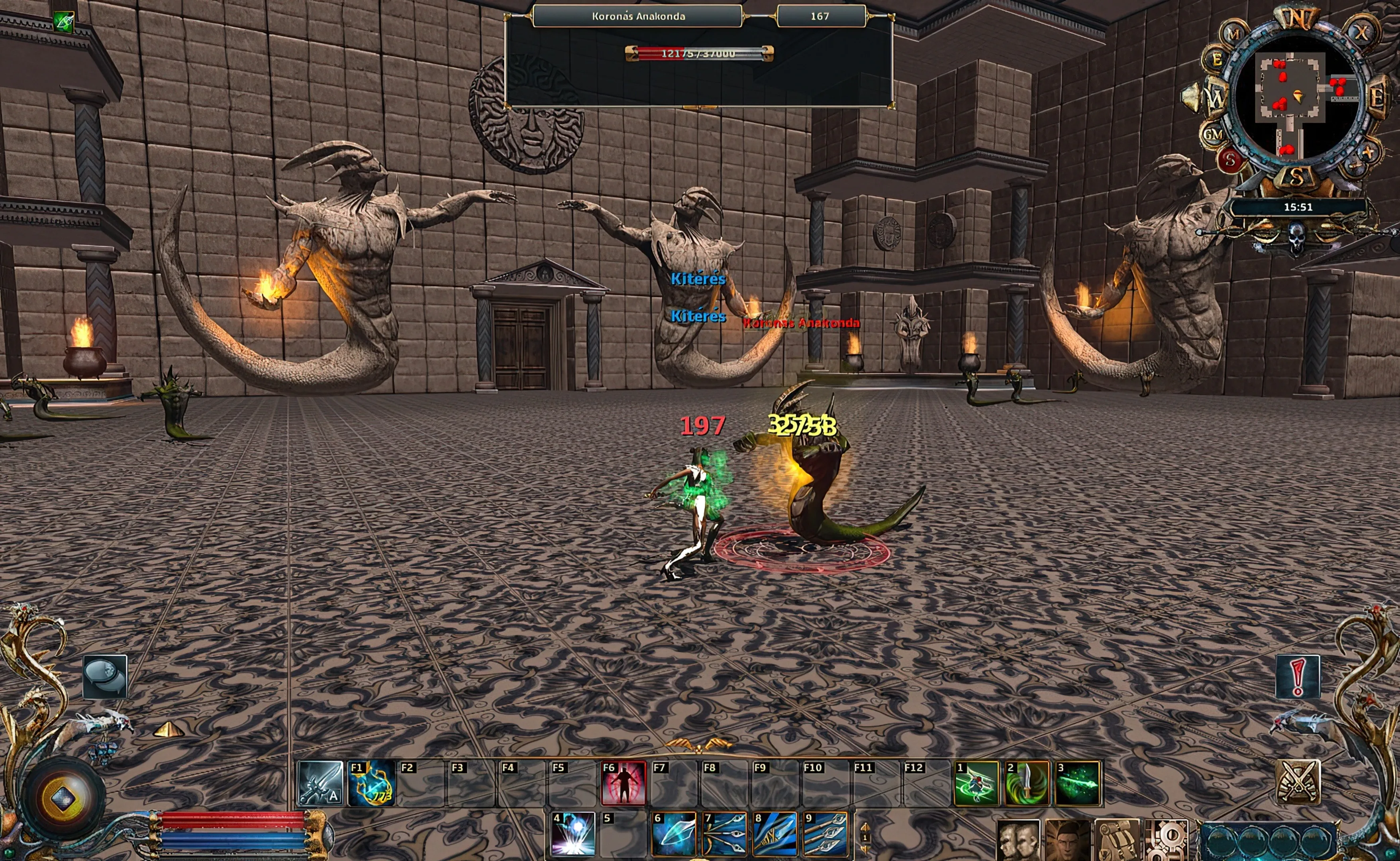1400x861 pixels.
Task: Trigger the green dash skill in slot 1
Action: (x=976, y=784)
